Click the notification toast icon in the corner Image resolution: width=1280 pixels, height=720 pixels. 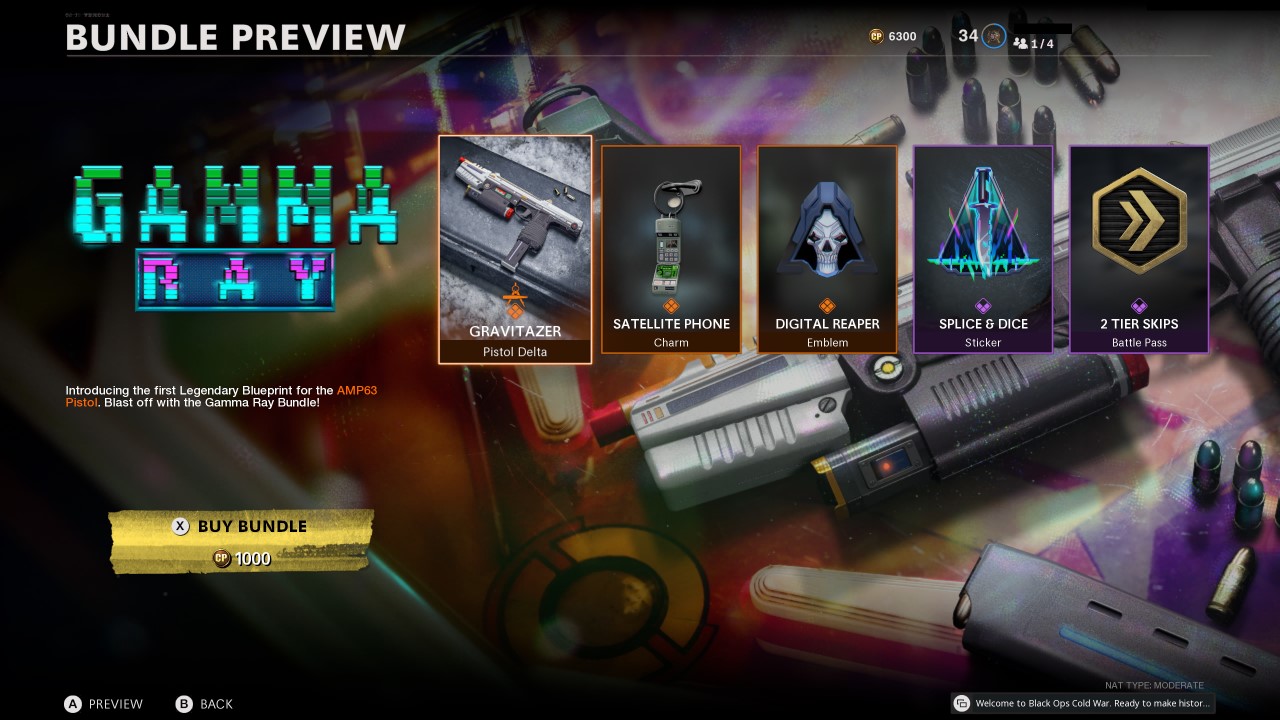point(961,703)
